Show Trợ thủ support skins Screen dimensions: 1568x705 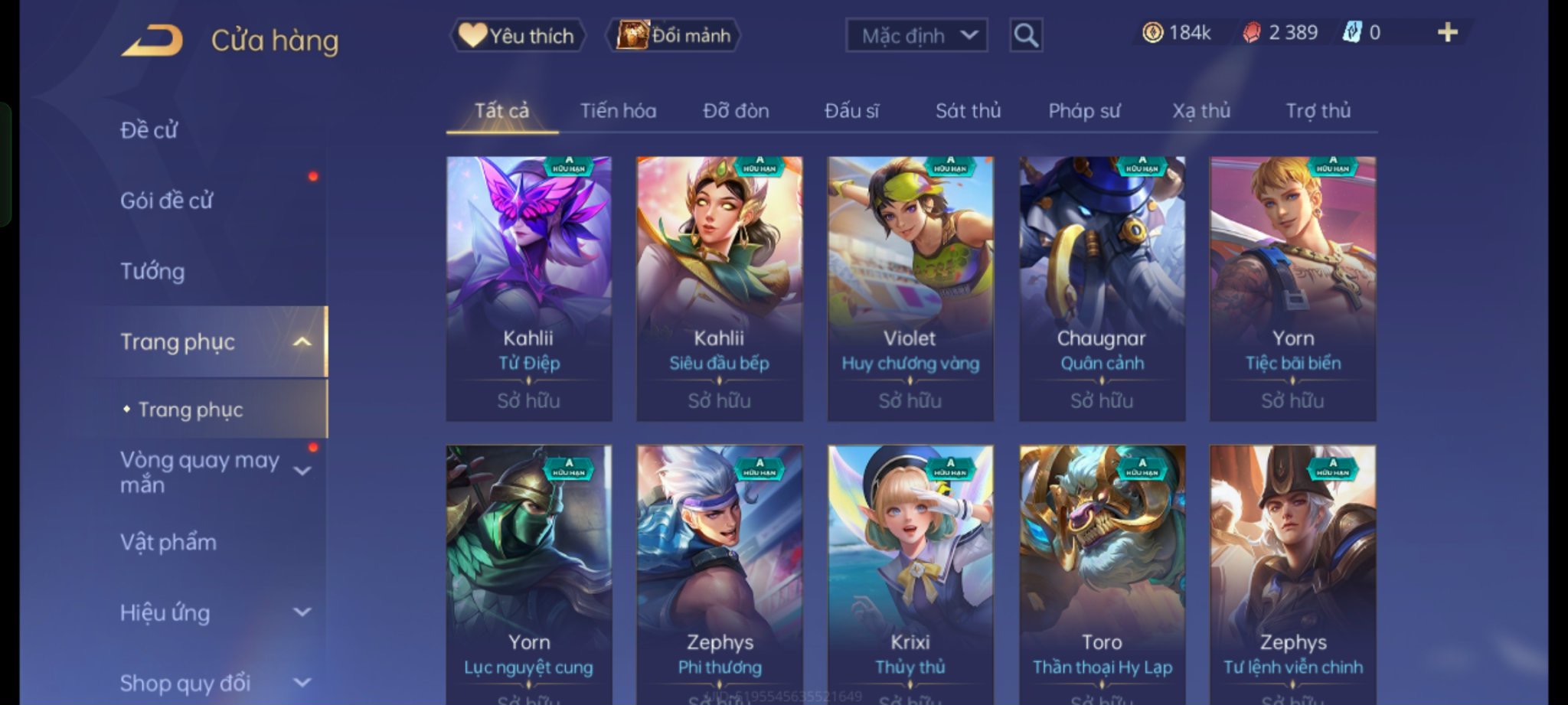(1318, 111)
